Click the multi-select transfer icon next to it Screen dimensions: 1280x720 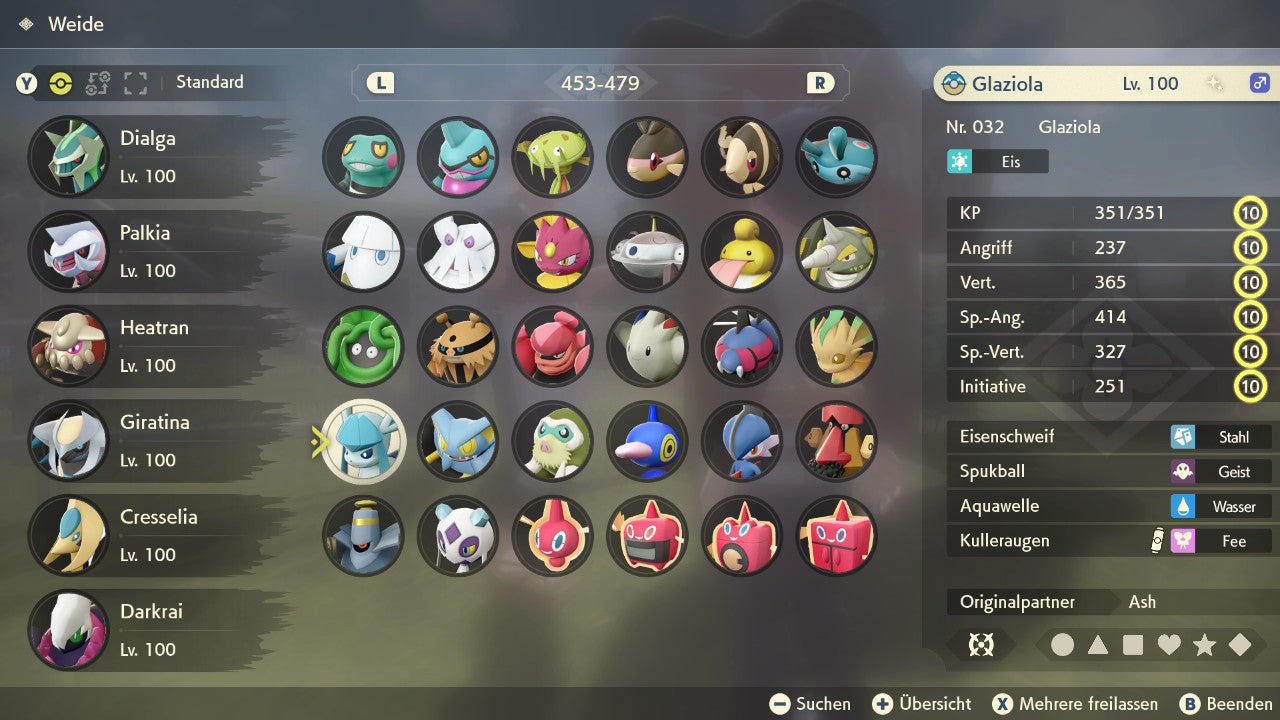(98, 83)
